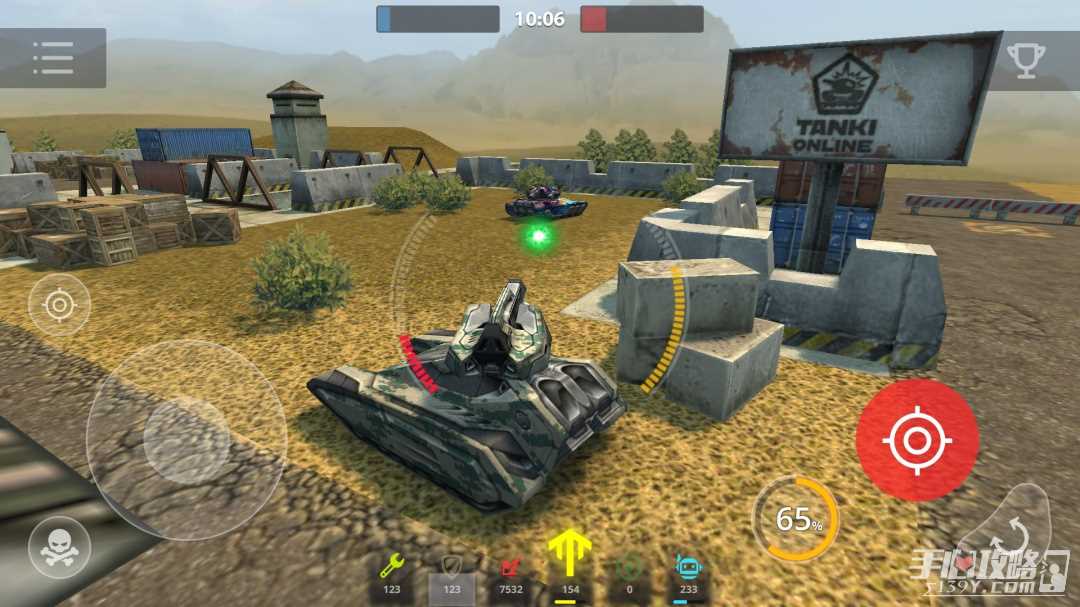Activate the blue robot drone supply
Screen dimensions: 1080x607
(687, 573)
